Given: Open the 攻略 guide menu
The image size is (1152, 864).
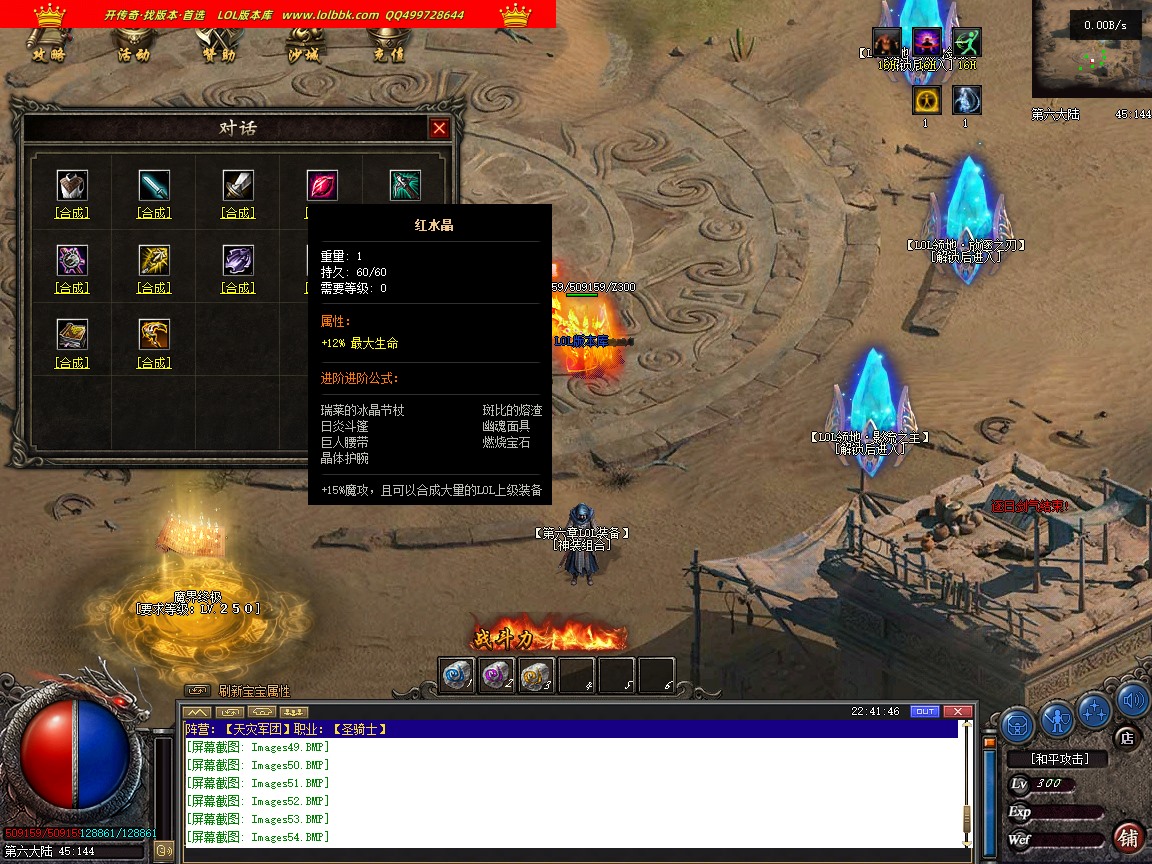Looking at the screenshot, I should pyautogui.click(x=48, y=54).
